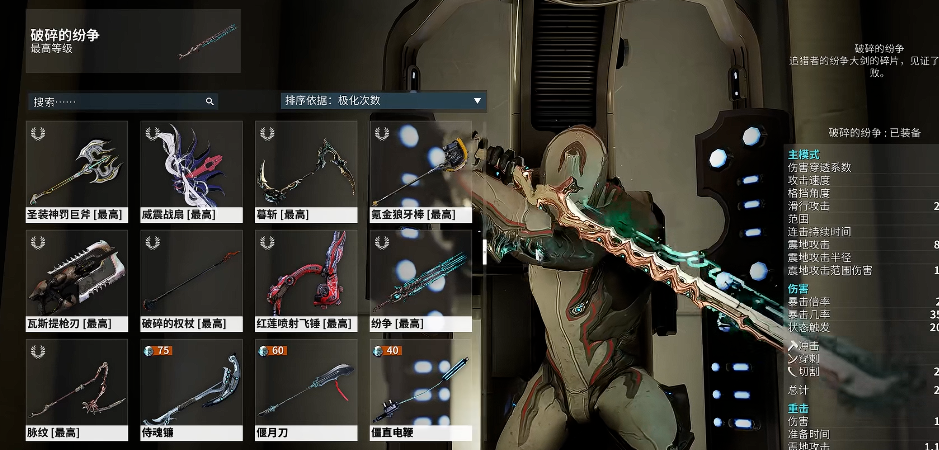Select the 侍魂镰 scythe tile

191,390
